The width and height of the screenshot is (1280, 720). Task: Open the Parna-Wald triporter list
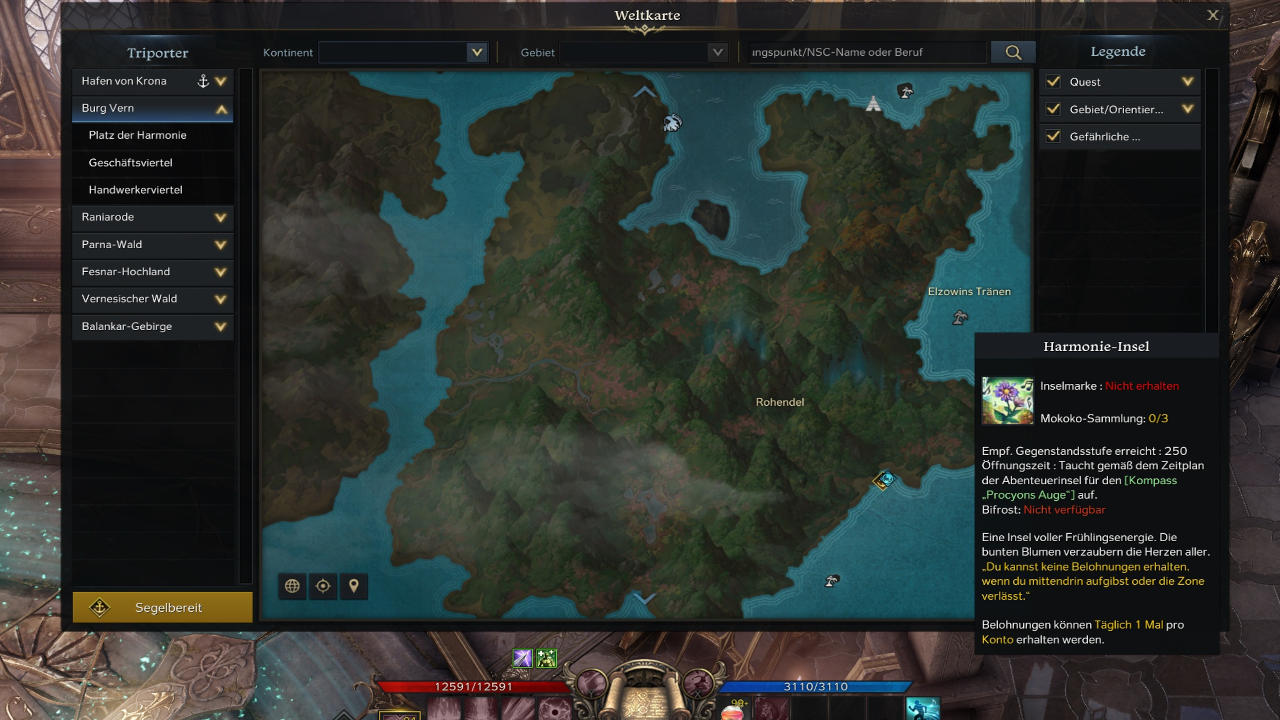(x=221, y=244)
